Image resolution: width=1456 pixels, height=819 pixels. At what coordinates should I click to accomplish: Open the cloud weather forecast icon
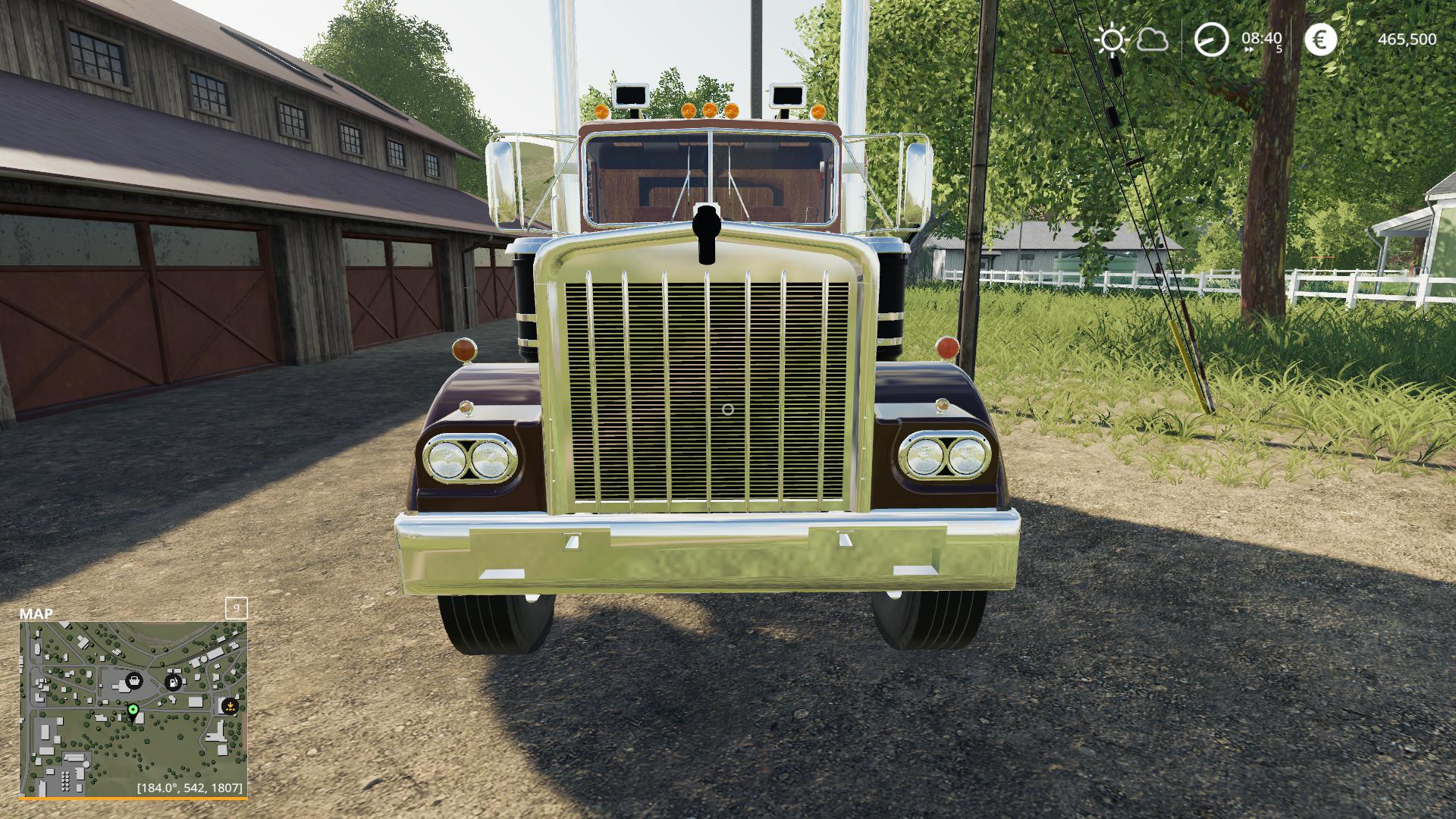click(1154, 39)
